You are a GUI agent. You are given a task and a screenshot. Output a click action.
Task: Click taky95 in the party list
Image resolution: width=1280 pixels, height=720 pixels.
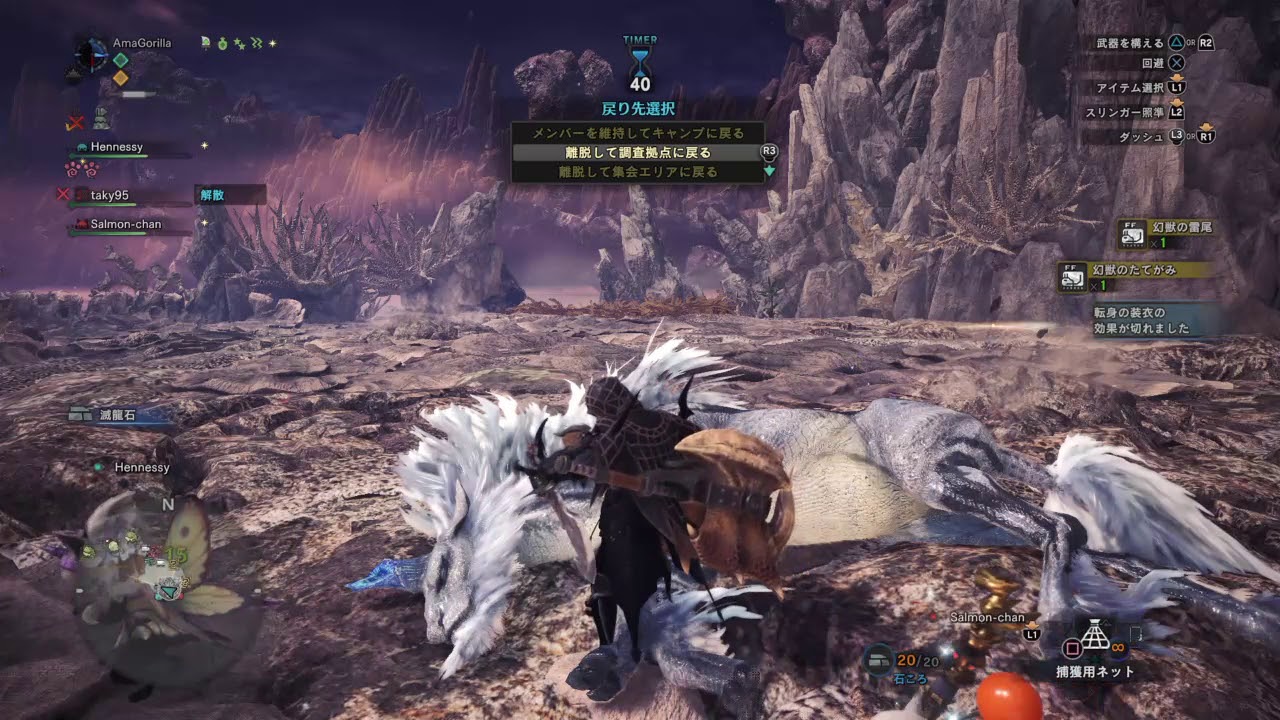click(x=110, y=195)
